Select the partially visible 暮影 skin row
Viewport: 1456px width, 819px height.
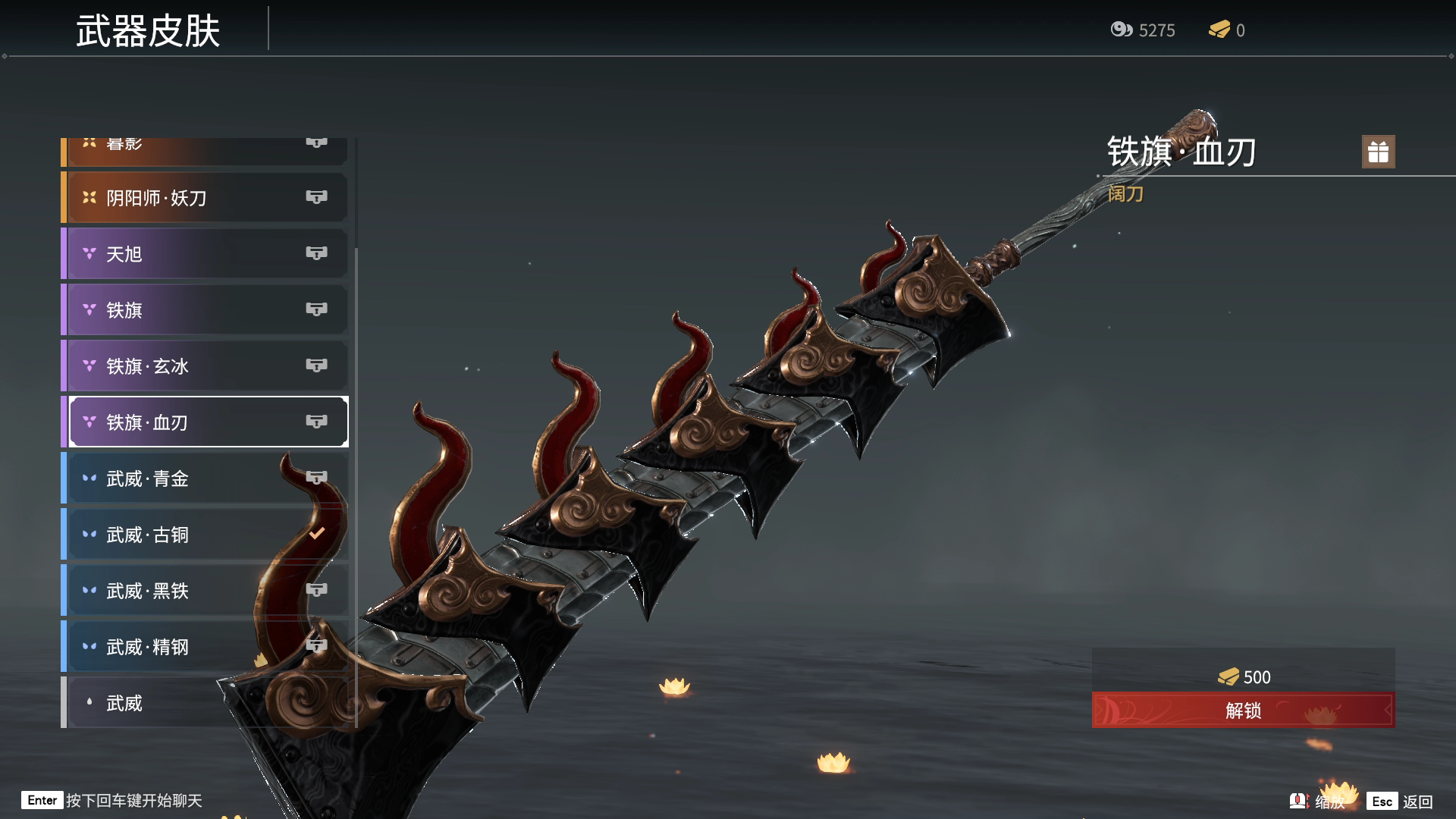tap(205, 150)
